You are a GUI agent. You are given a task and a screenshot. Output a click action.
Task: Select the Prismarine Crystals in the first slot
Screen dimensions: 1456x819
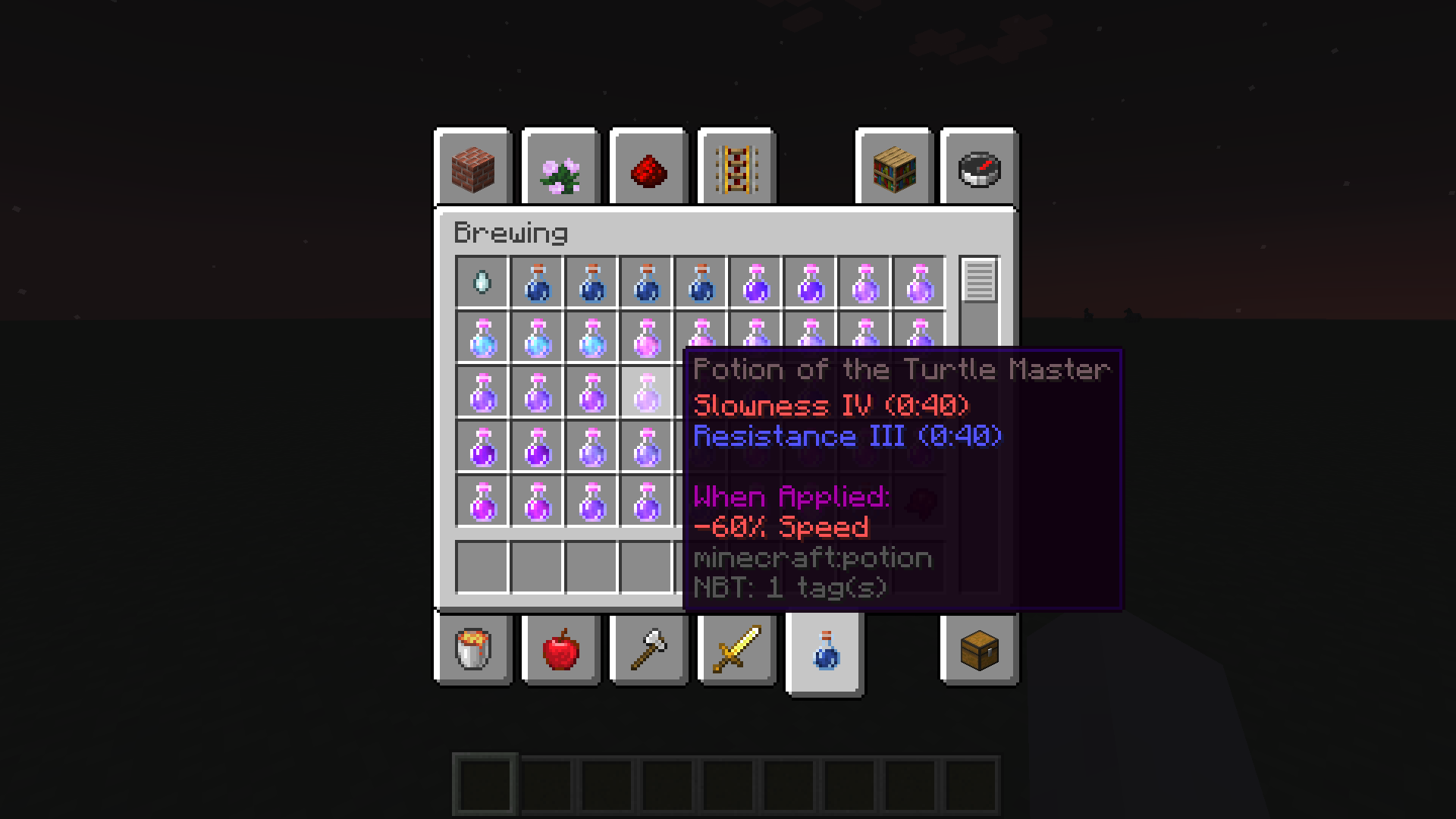482,284
